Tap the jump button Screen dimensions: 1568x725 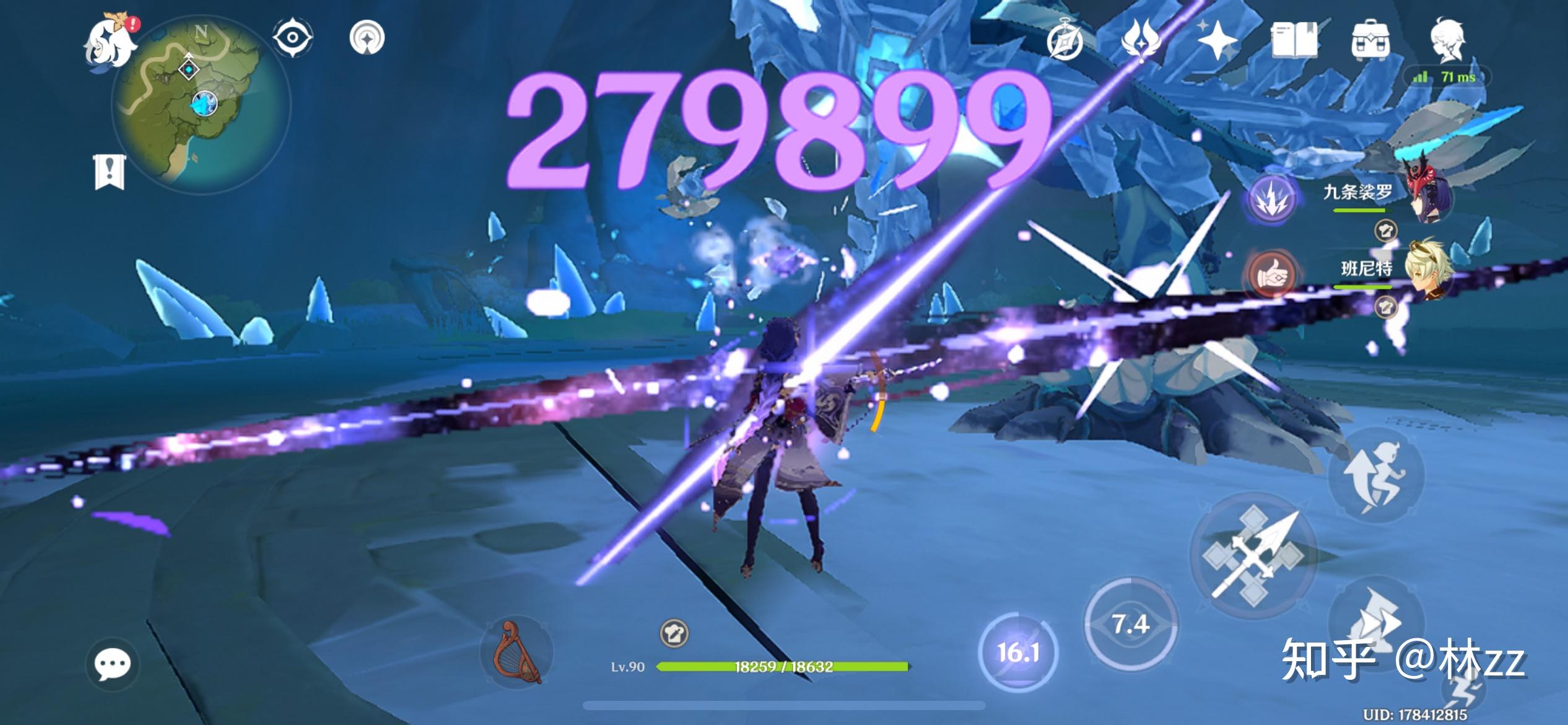[1376, 474]
